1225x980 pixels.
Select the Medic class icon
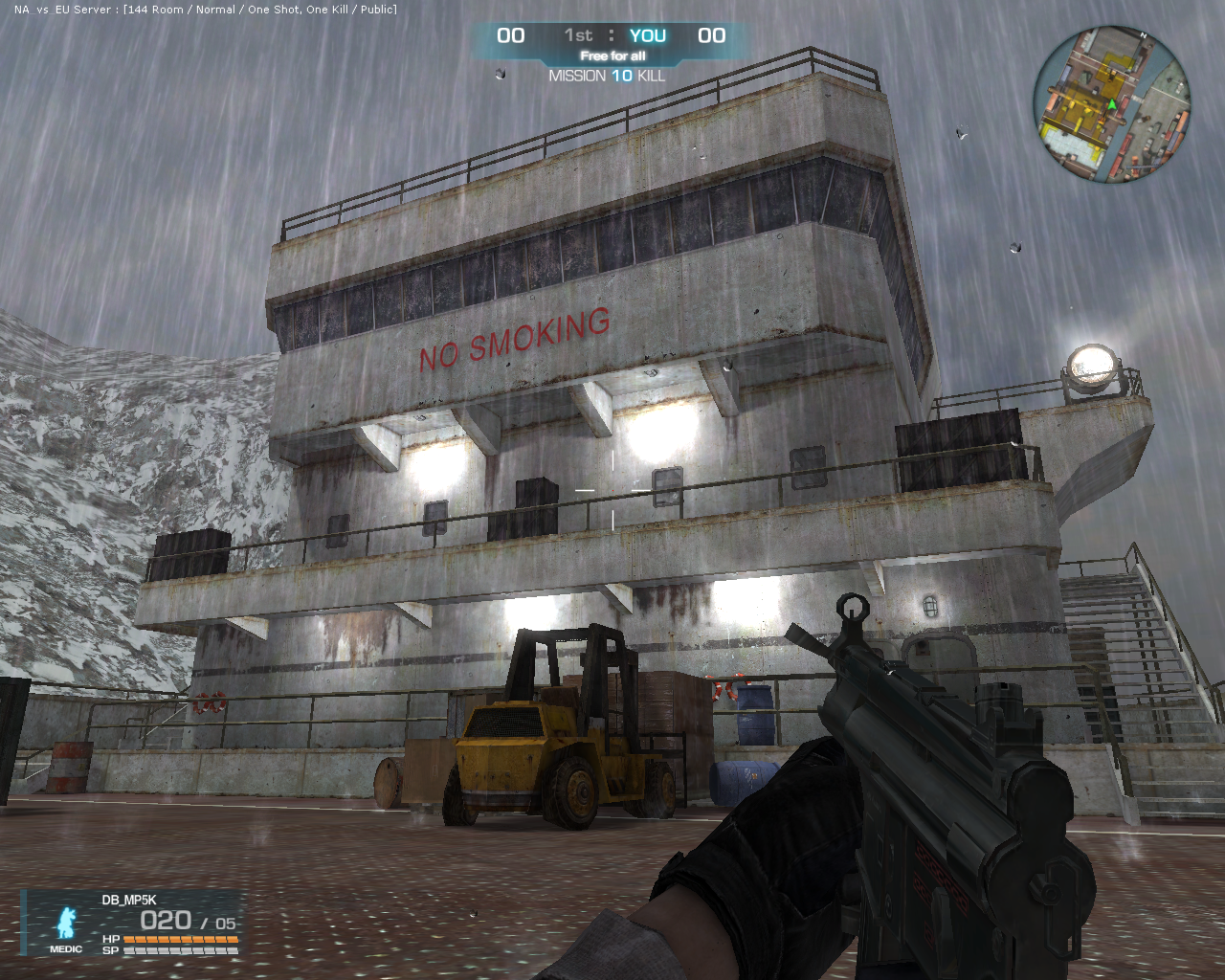pyautogui.click(x=65, y=924)
